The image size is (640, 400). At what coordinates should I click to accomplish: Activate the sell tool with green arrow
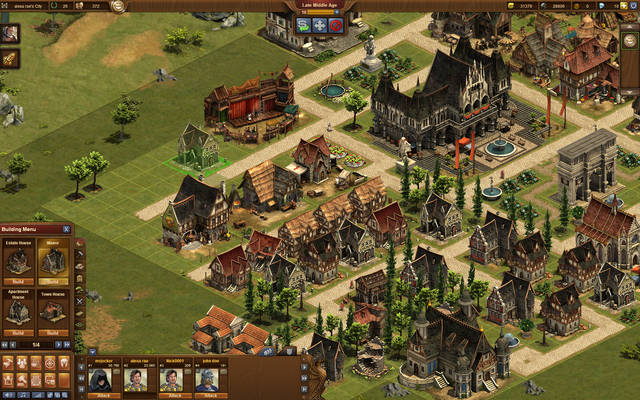click(x=301, y=25)
